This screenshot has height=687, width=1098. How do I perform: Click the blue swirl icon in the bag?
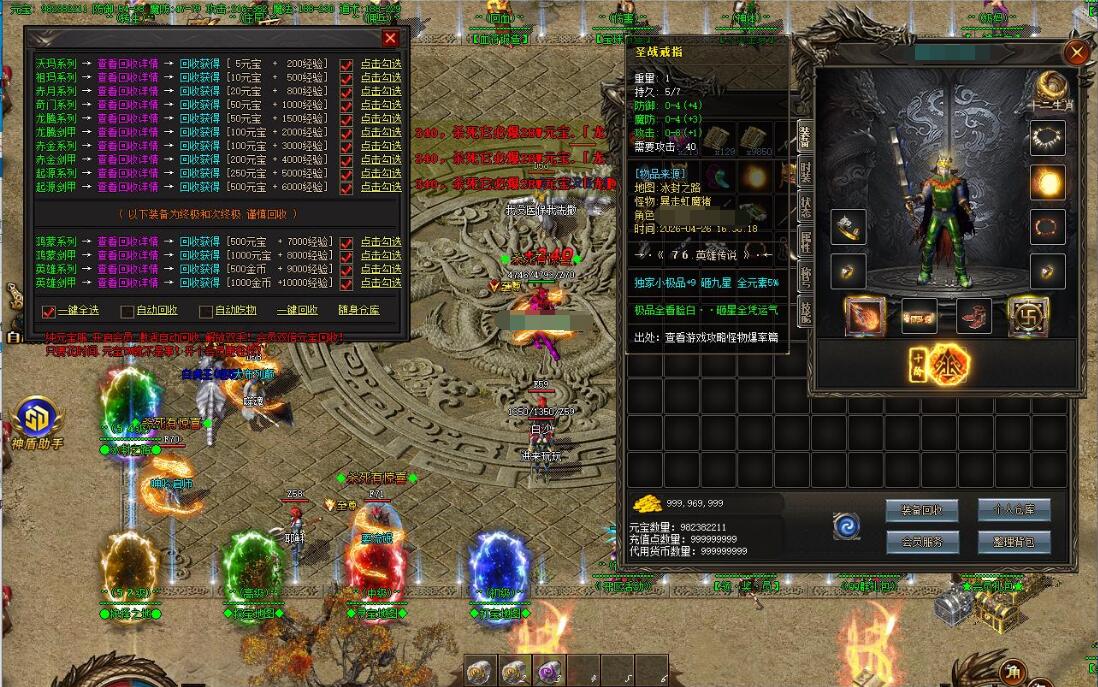point(847,526)
